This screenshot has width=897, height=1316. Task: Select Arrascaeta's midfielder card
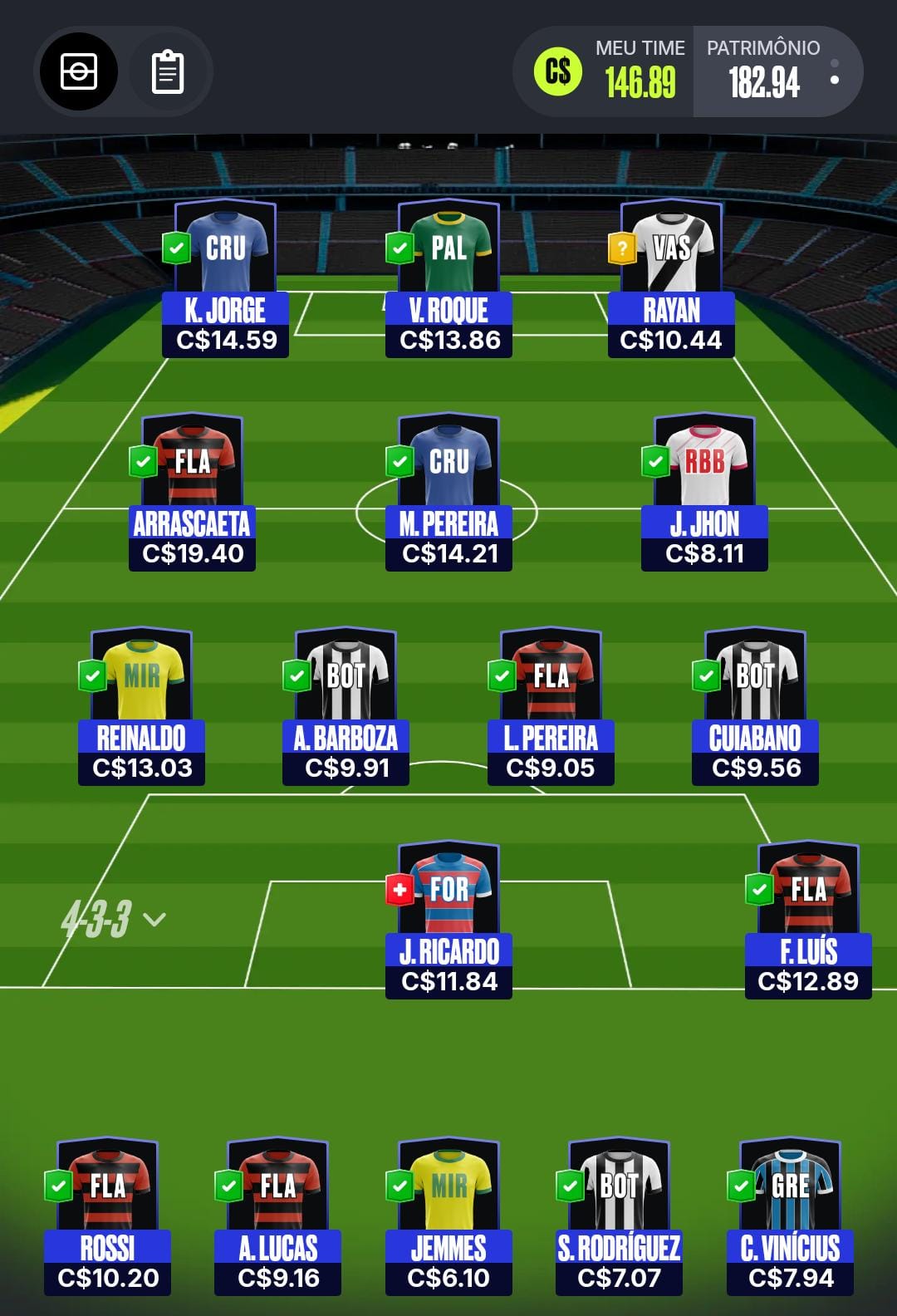pyautogui.click(x=192, y=492)
